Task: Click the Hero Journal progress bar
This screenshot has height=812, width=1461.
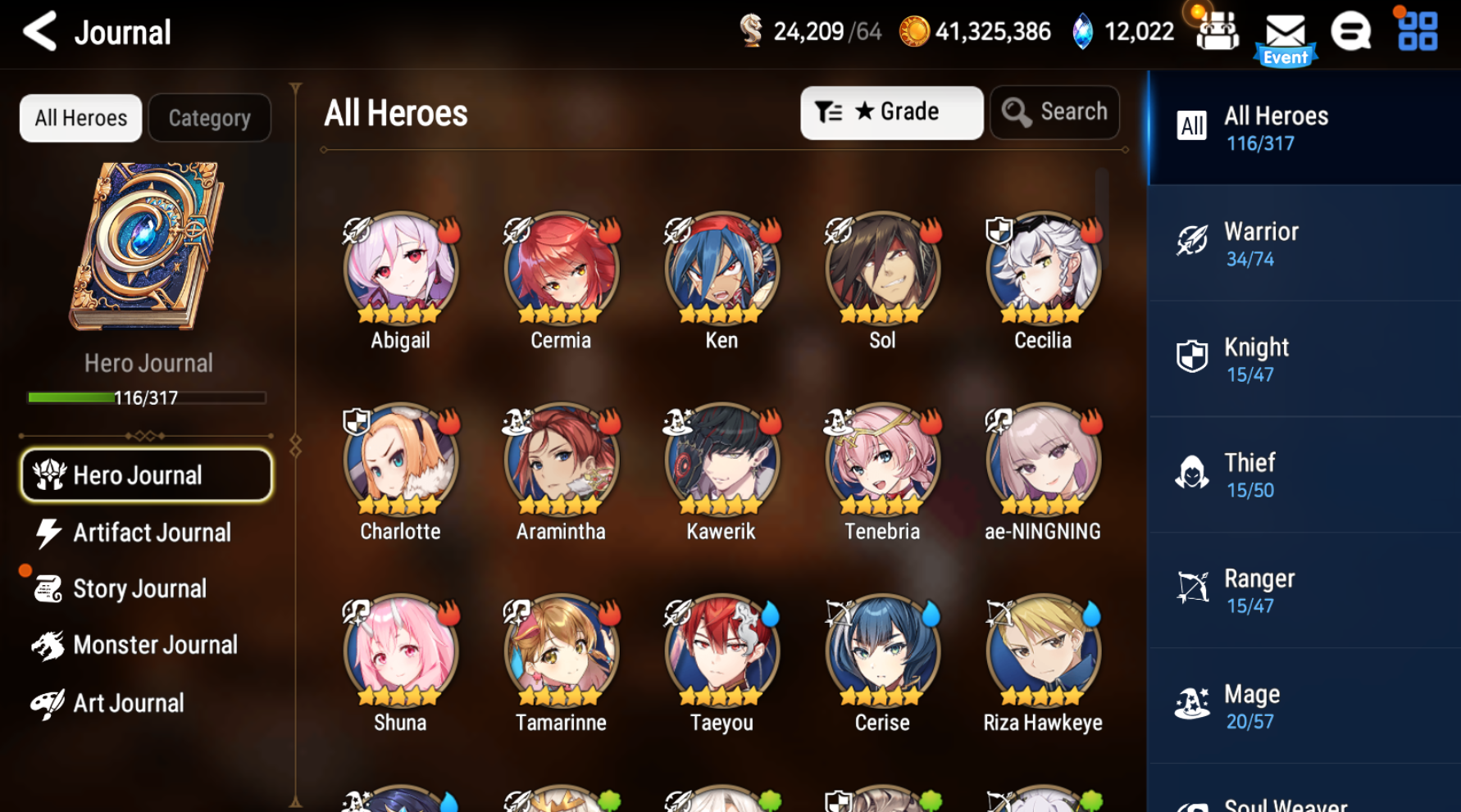Action: [146, 398]
